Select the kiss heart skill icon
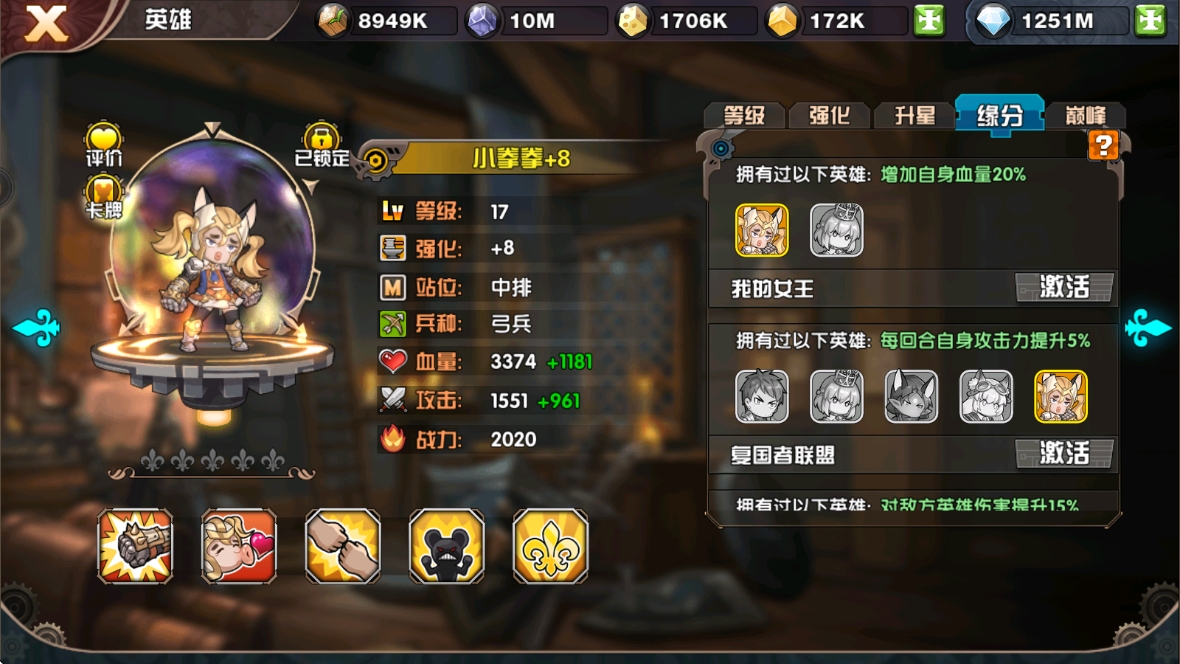1180x664 pixels. click(x=239, y=546)
